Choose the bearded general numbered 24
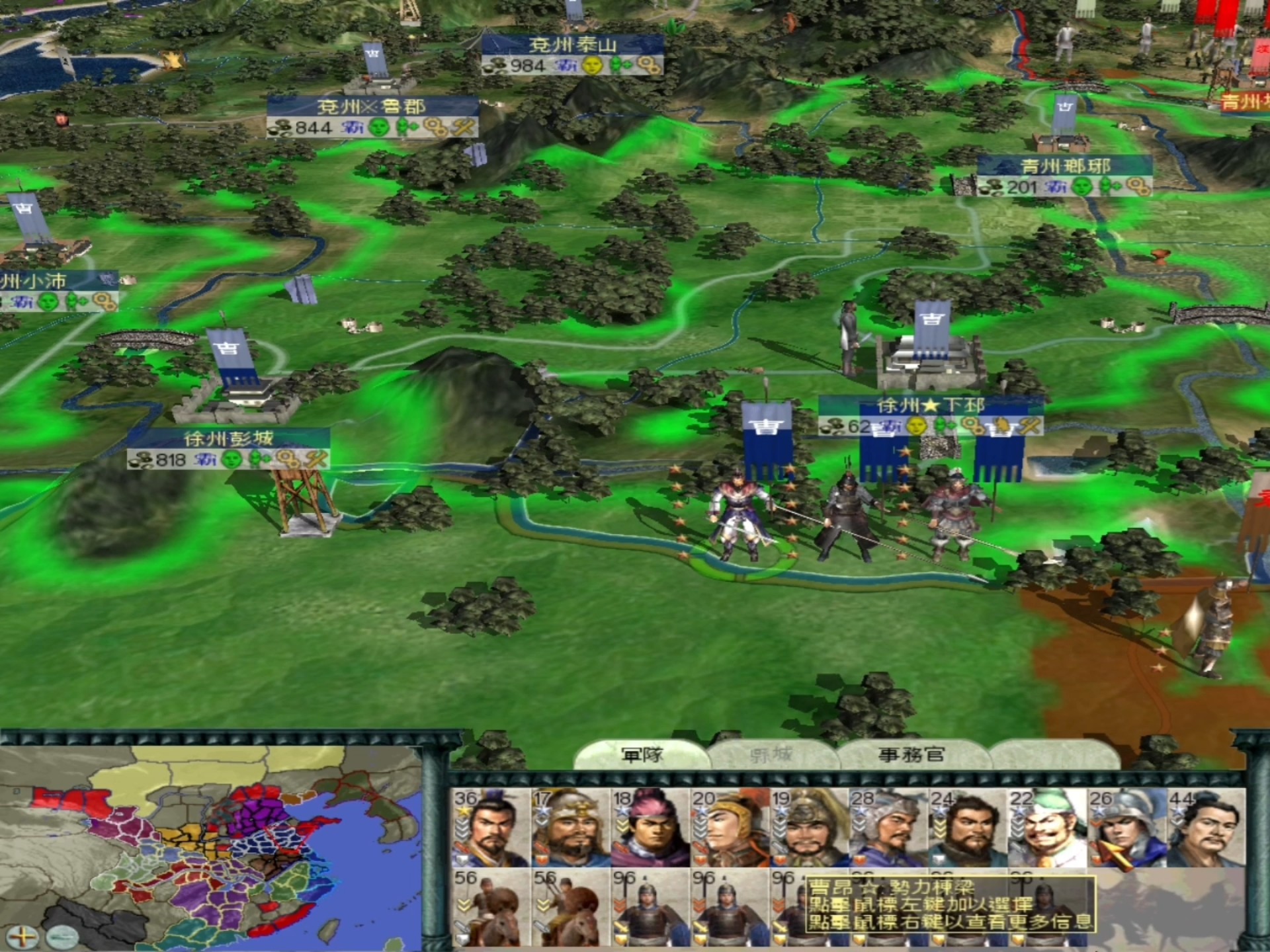The width and height of the screenshot is (1270, 952). click(x=967, y=827)
